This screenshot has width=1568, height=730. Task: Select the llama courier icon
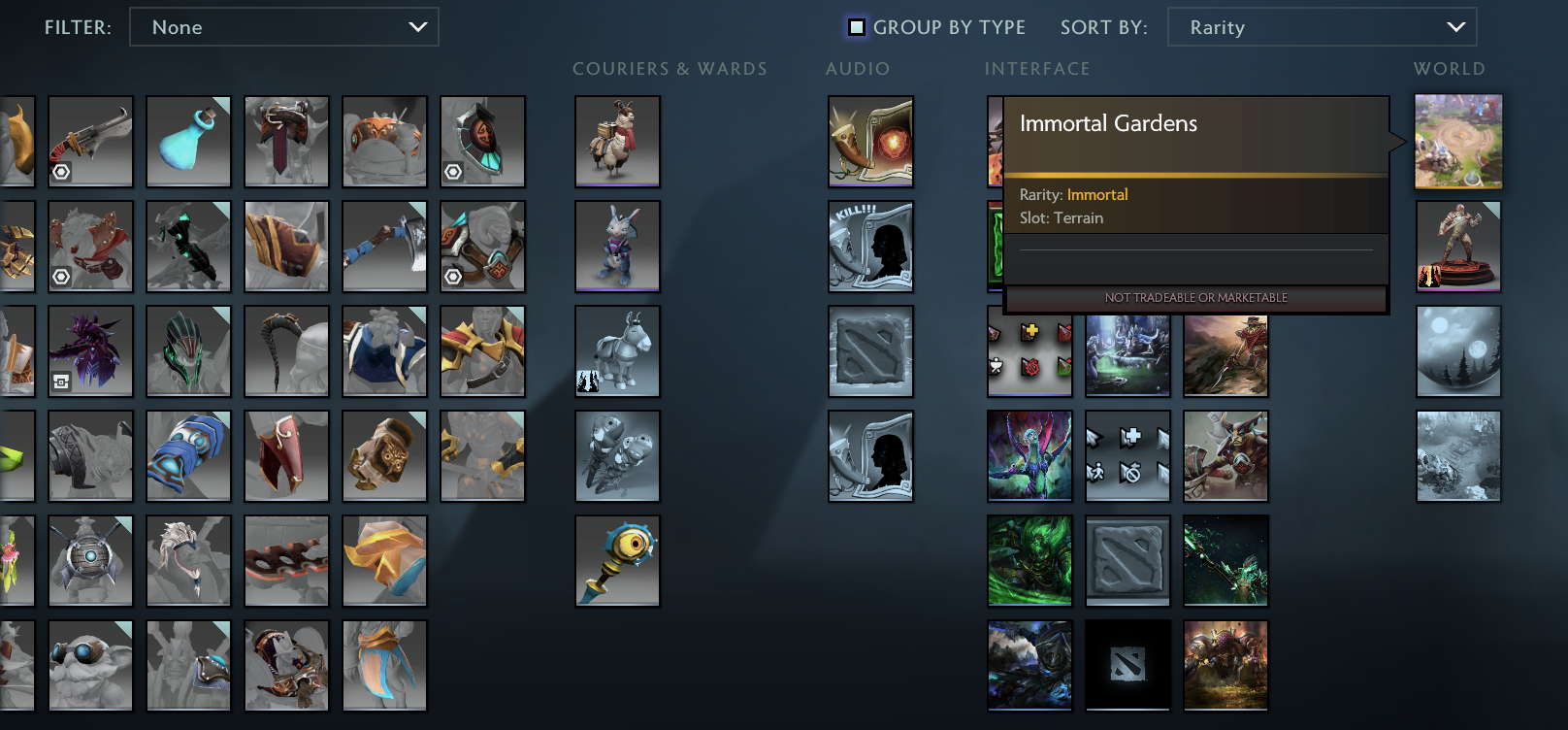(x=617, y=141)
